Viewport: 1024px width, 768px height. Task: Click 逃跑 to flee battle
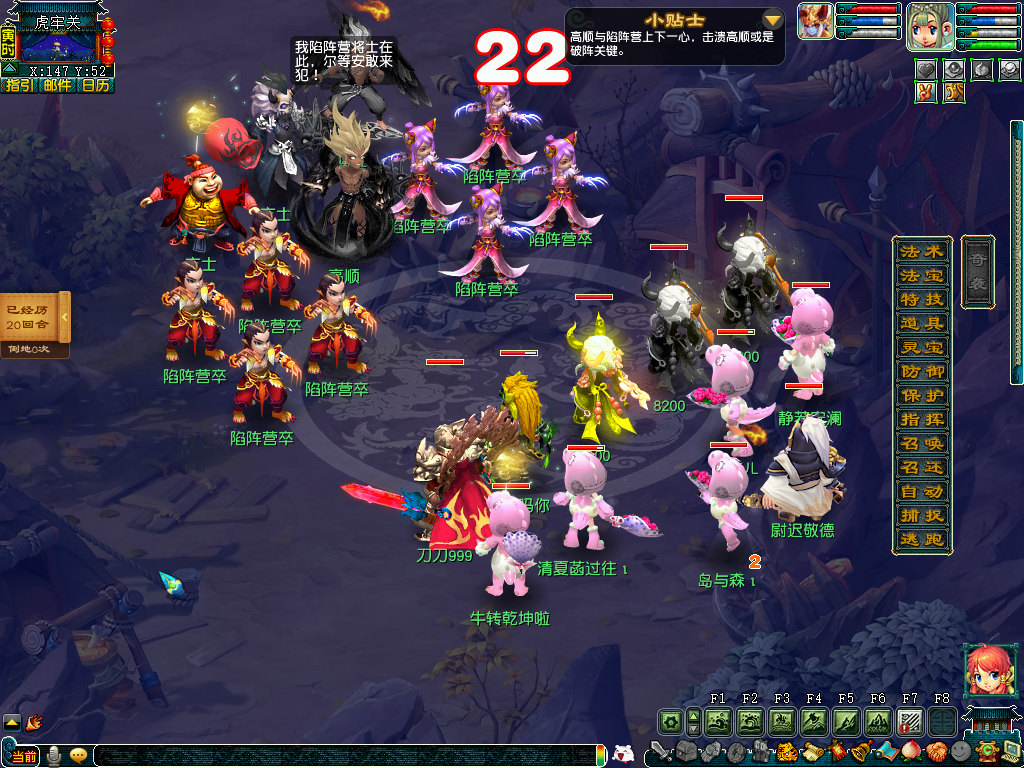coord(908,540)
